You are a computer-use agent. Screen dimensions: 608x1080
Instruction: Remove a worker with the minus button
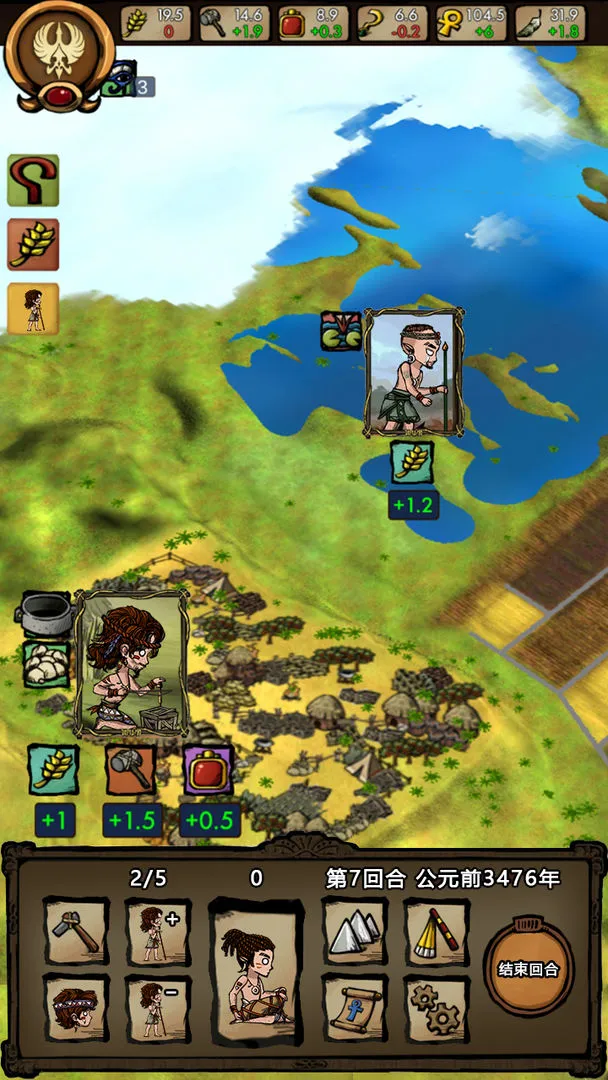click(158, 1008)
